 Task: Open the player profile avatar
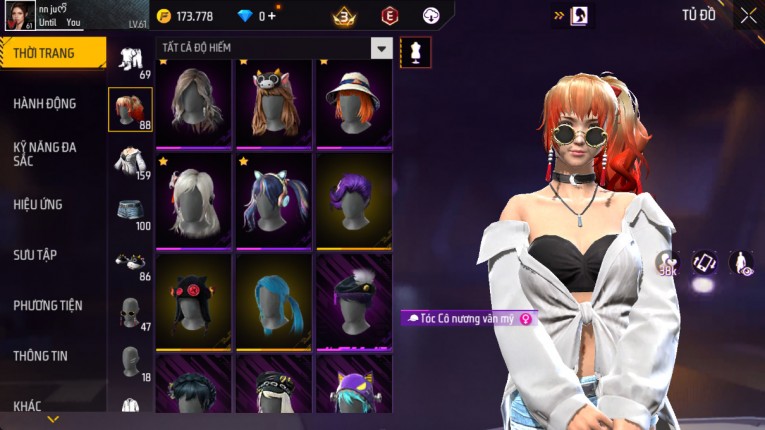[x=17, y=16]
